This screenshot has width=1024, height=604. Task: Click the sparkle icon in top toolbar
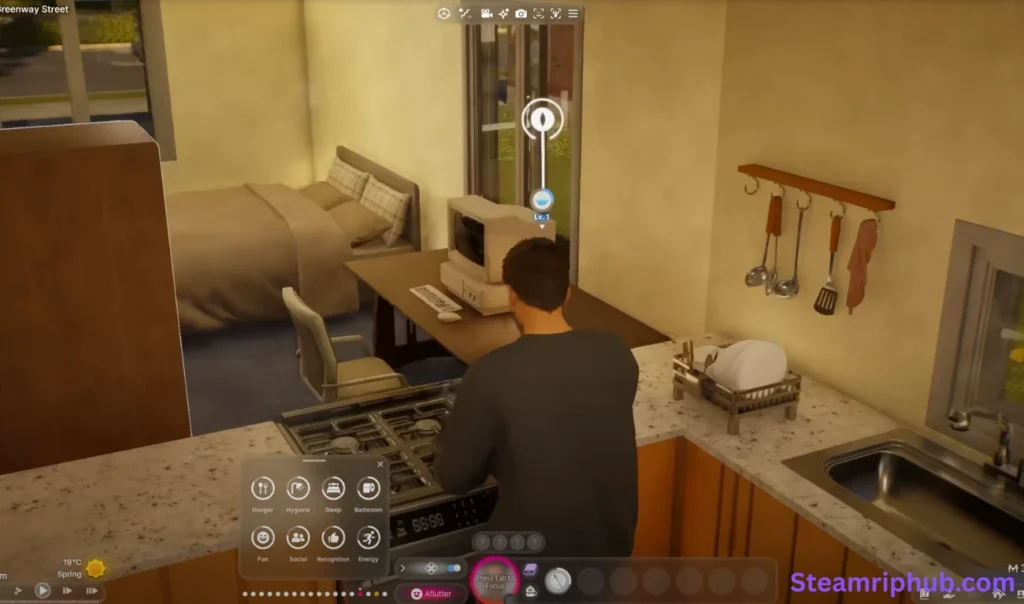tap(504, 13)
